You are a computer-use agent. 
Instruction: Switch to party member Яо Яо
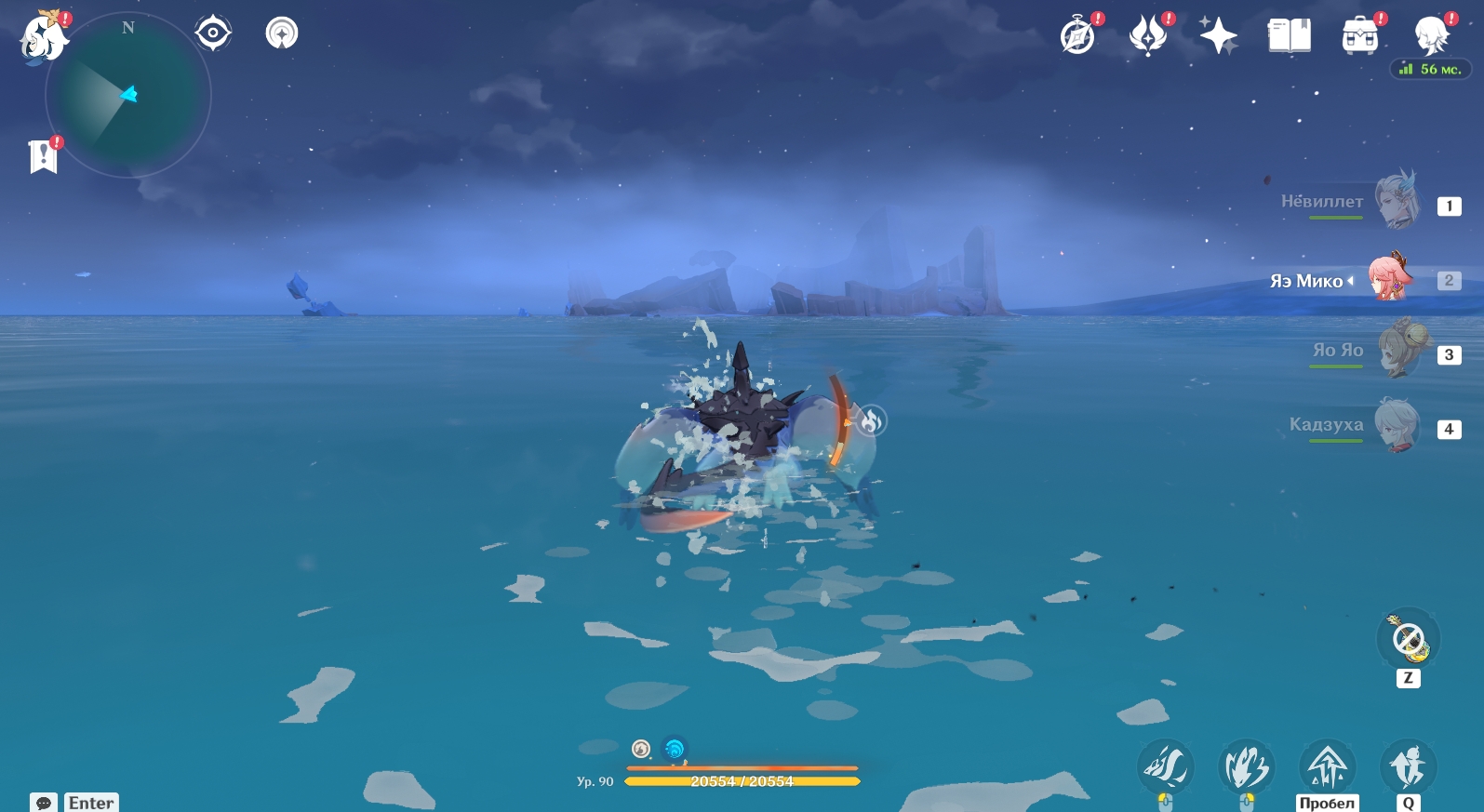click(x=1397, y=351)
